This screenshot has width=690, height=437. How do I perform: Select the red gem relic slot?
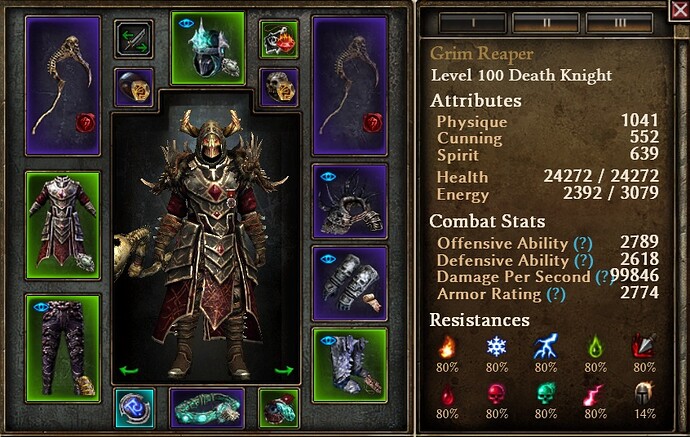point(280,408)
